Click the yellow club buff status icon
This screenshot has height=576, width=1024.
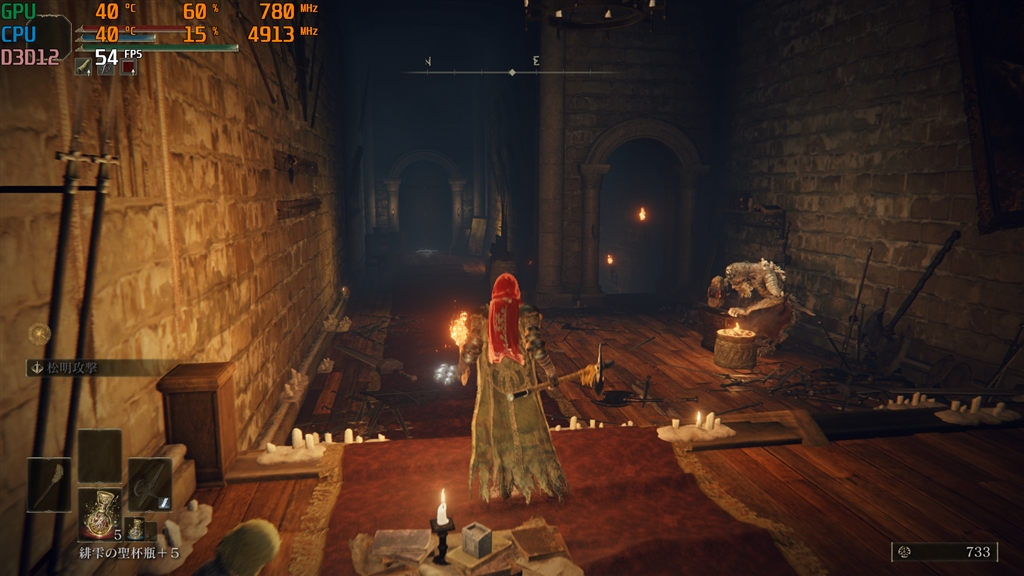(x=84, y=66)
